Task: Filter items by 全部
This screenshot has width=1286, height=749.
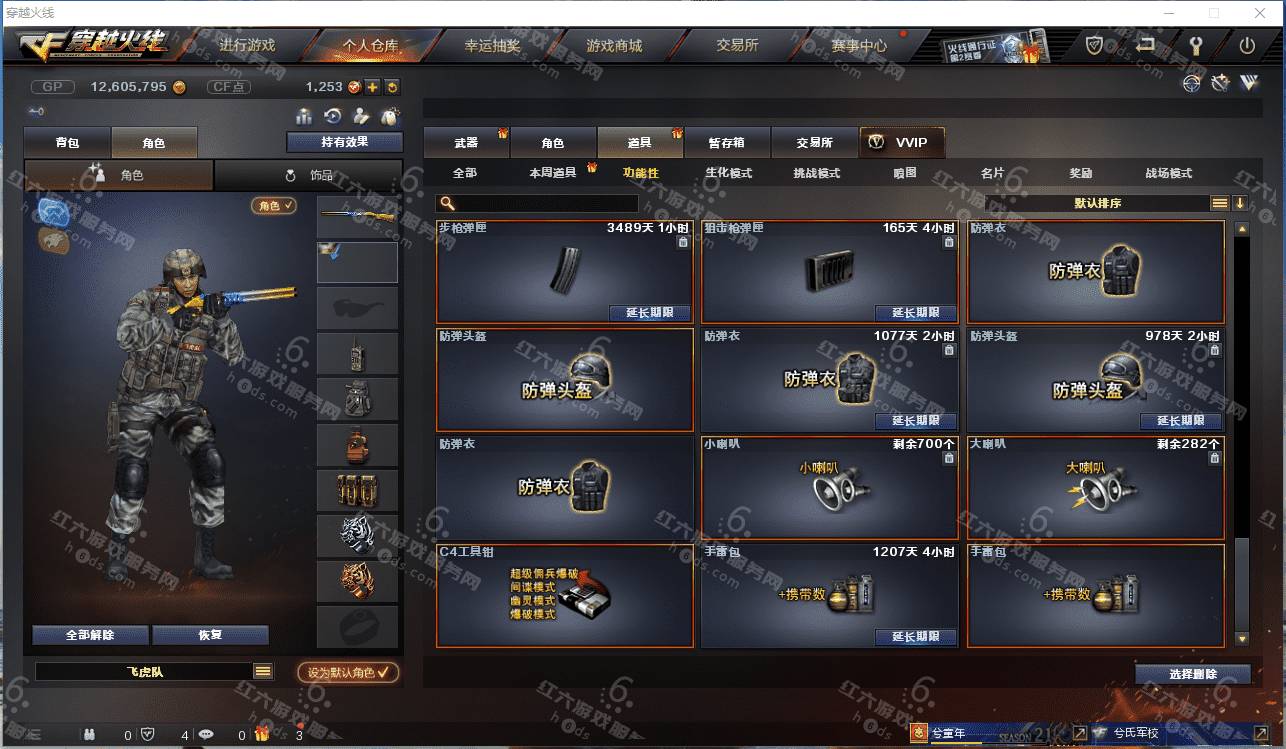Action: [x=465, y=173]
